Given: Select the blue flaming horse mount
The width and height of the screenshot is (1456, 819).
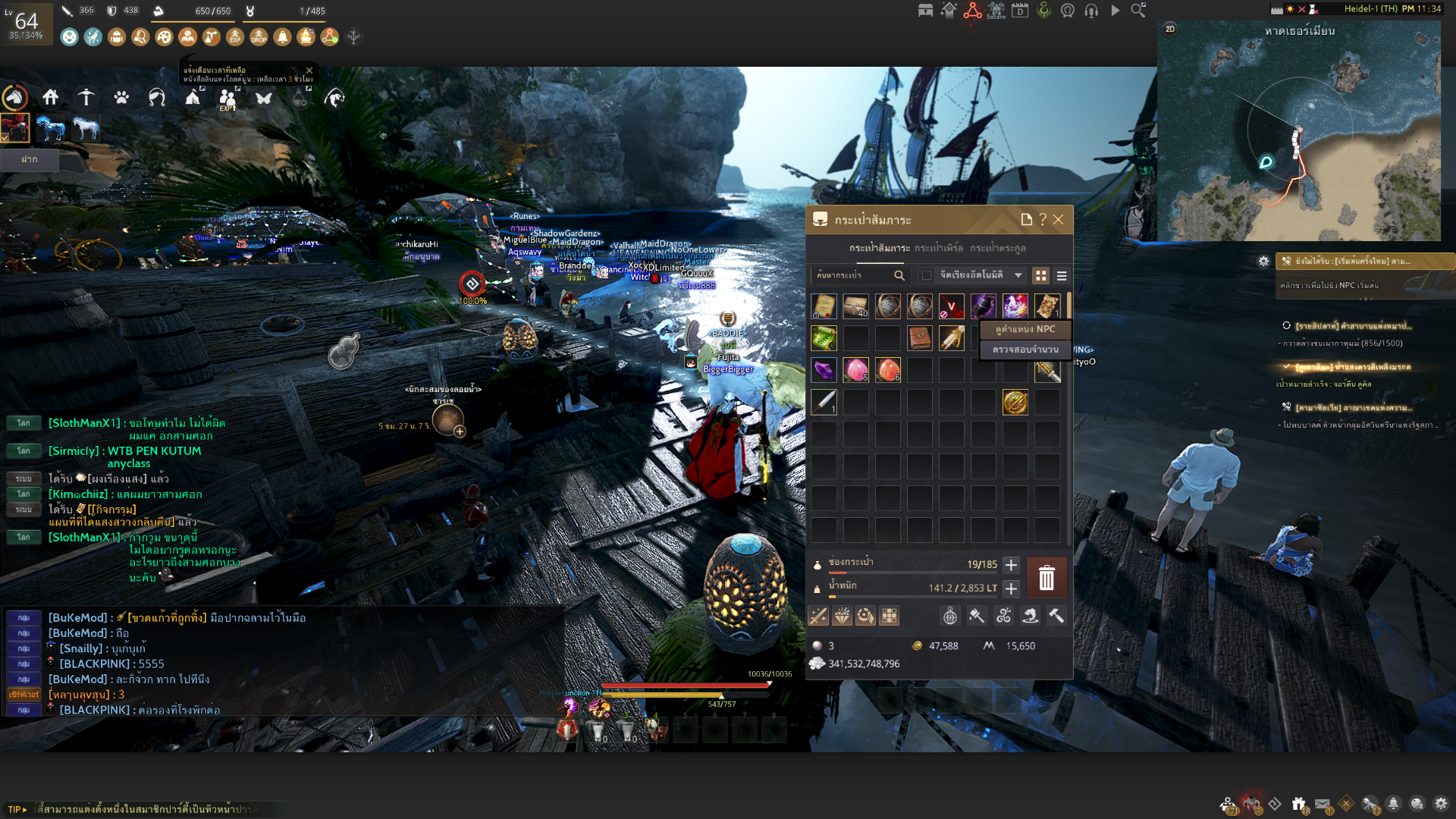Looking at the screenshot, I should click(50, 128).
